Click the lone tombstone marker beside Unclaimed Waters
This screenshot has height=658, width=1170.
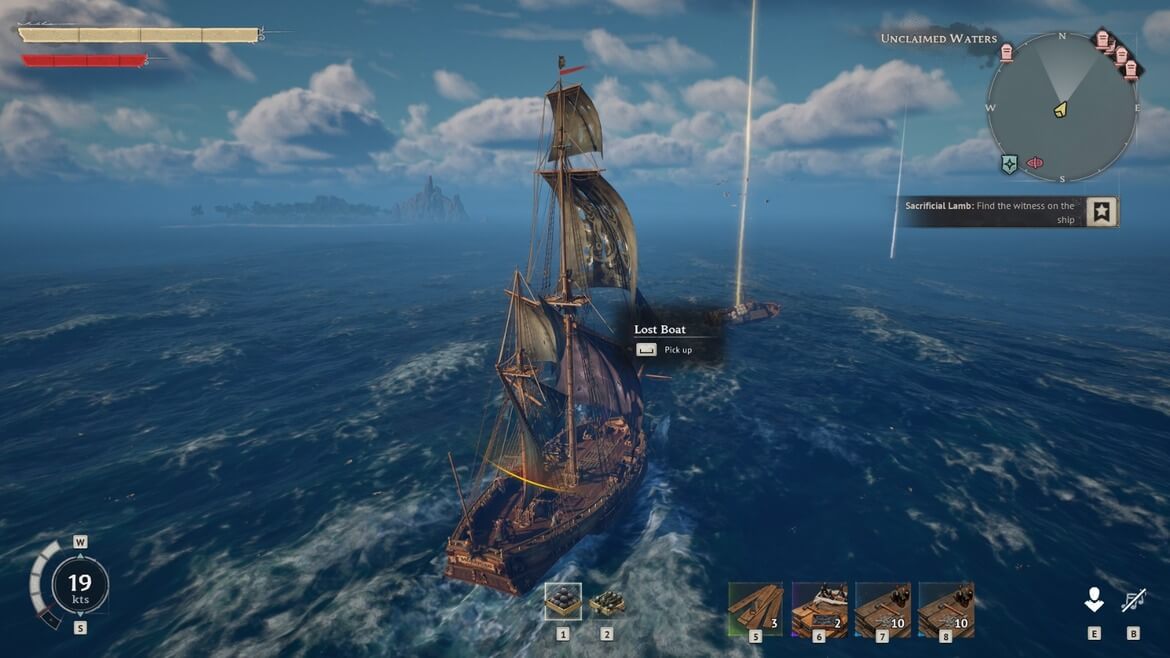1006,53
